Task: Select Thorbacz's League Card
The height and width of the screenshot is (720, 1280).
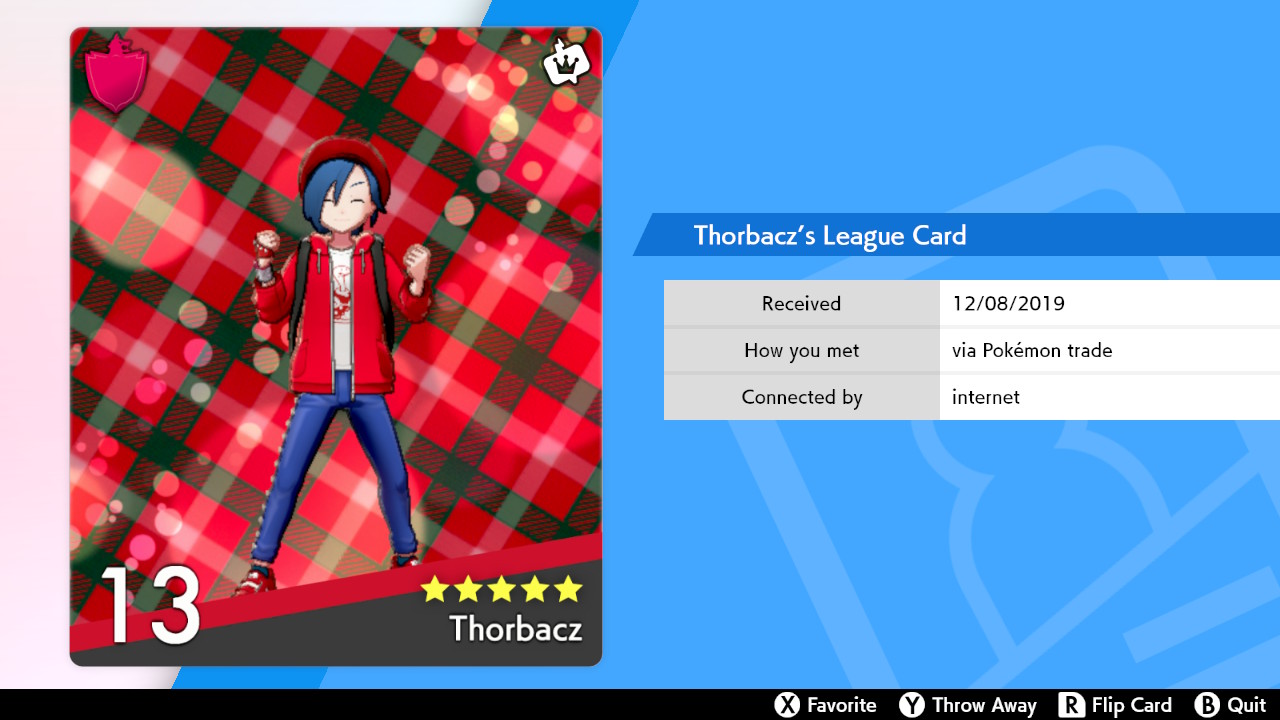Action: 336,346
